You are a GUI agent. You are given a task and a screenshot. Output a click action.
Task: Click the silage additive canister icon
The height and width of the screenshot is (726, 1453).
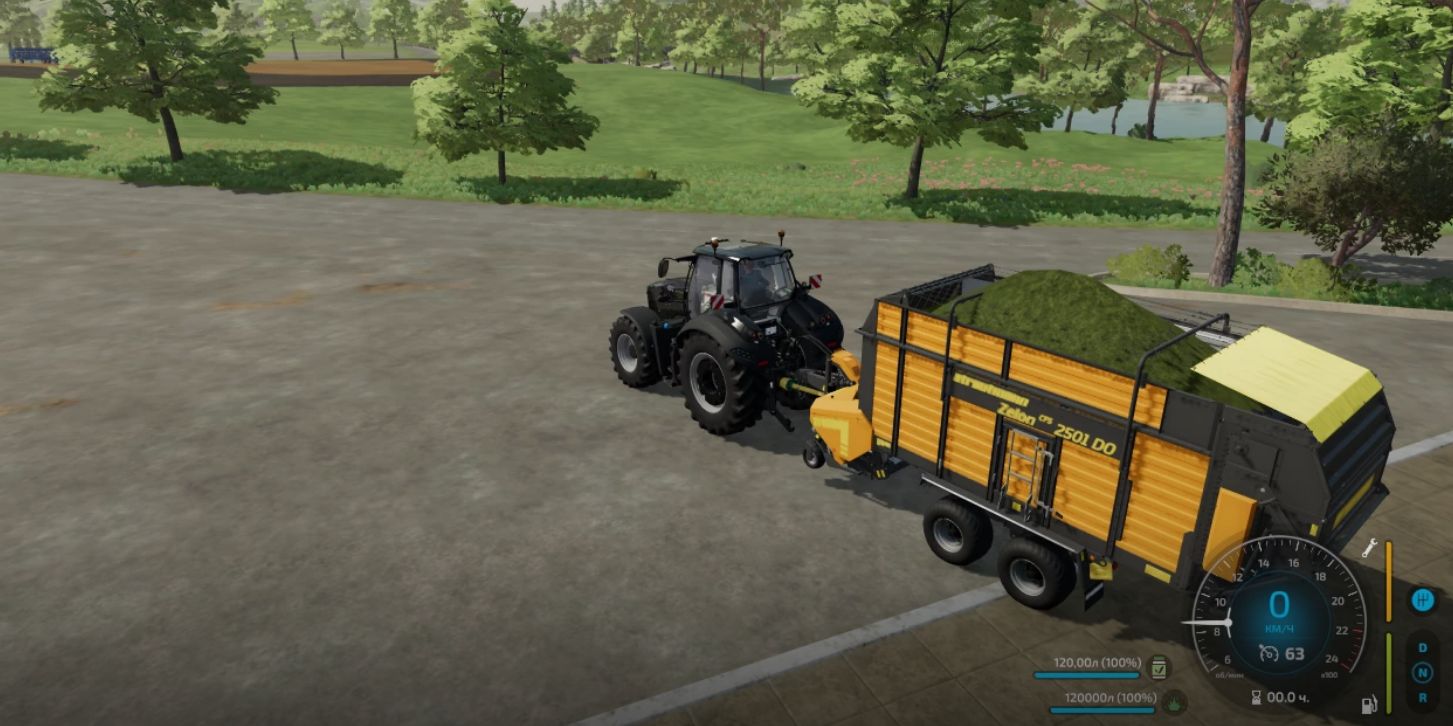1160,667
